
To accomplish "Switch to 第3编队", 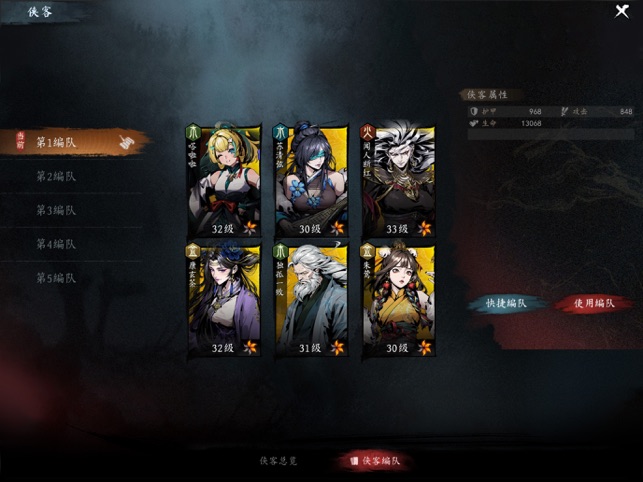I will tap(58, 211).
